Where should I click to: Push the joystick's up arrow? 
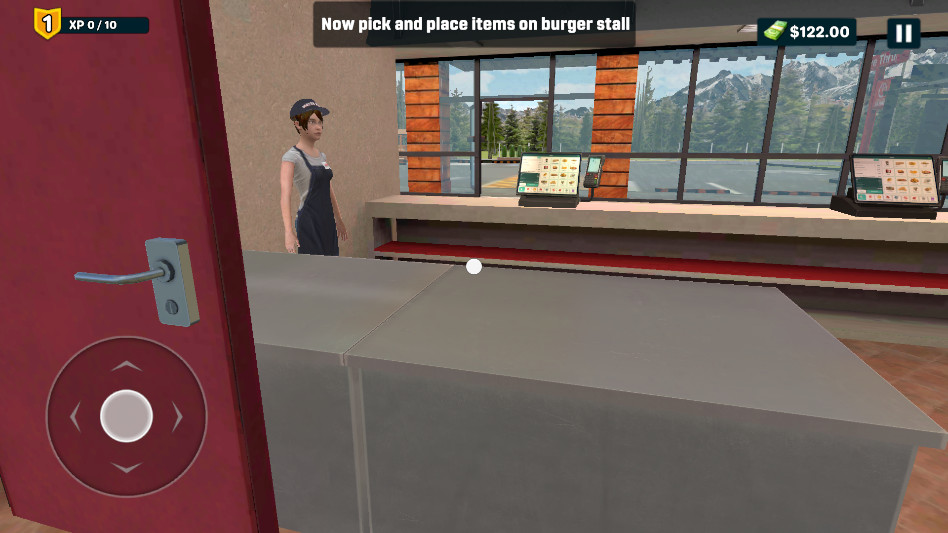click(x=126, y=367)
